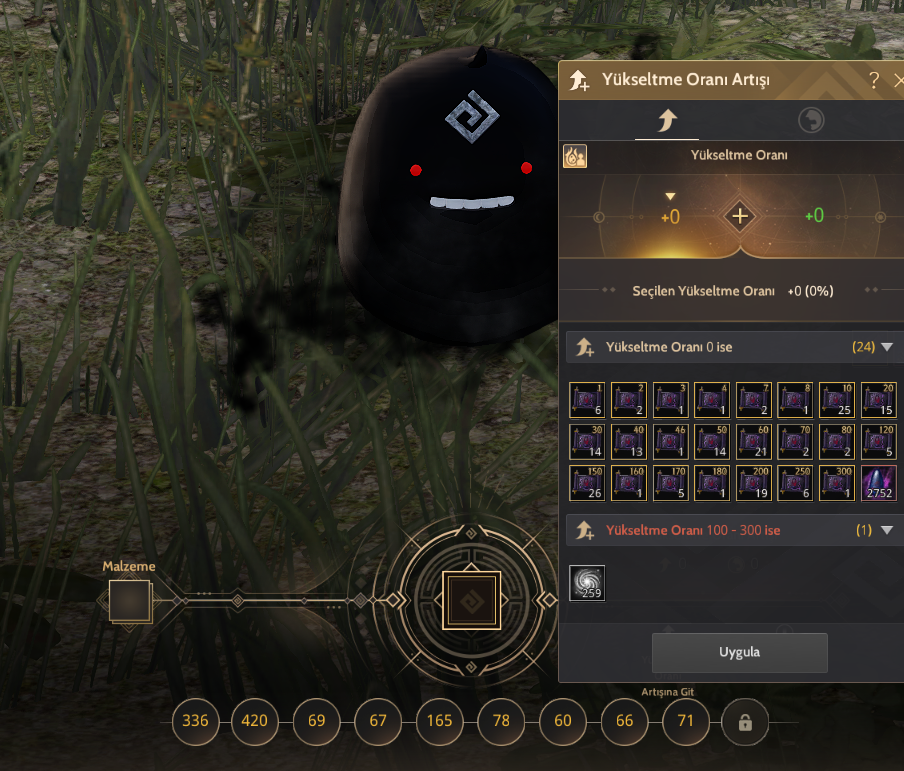Image resolution: width=904 pixels, height=771 pixels.
Task: Switch to the round swirl tab
Action: tap(811, 122)
